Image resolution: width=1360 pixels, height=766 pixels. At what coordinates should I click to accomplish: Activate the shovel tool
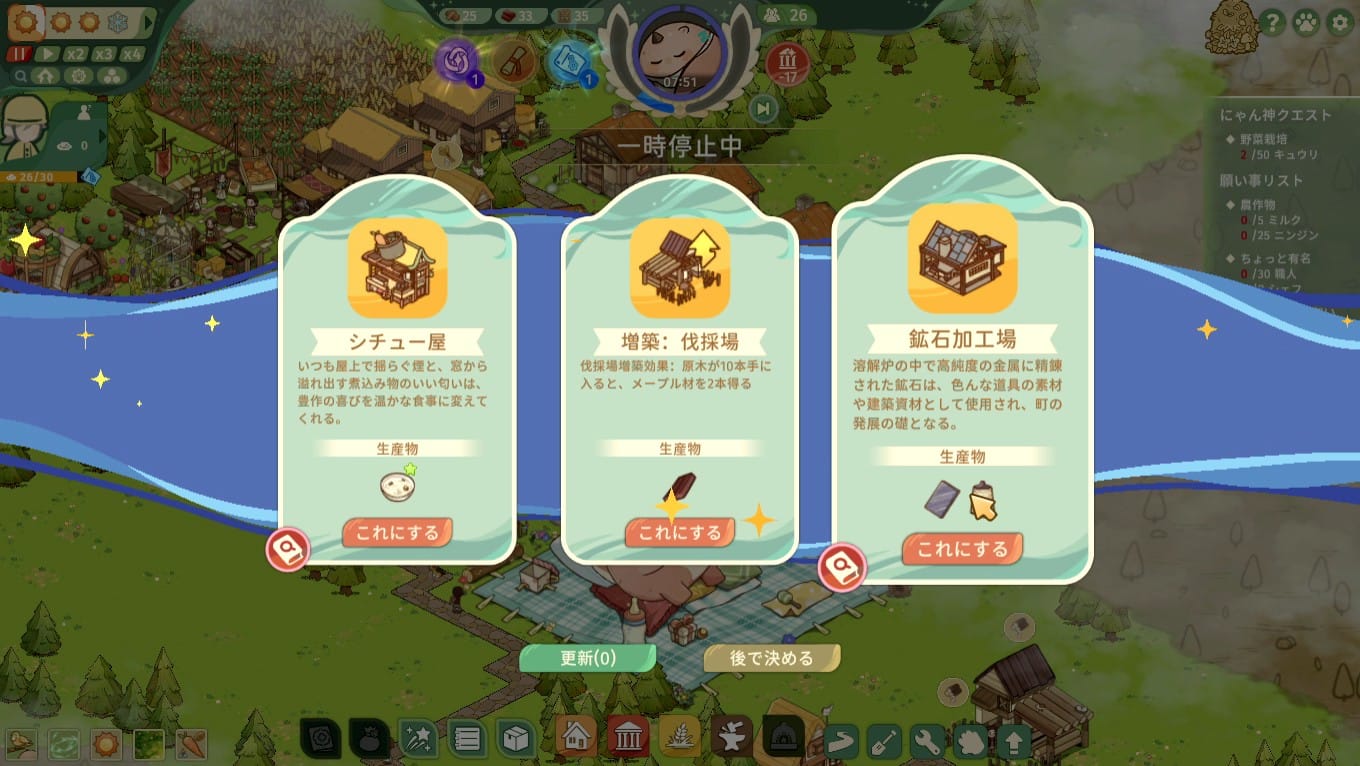pyautogui.click(x=885, y=742)
